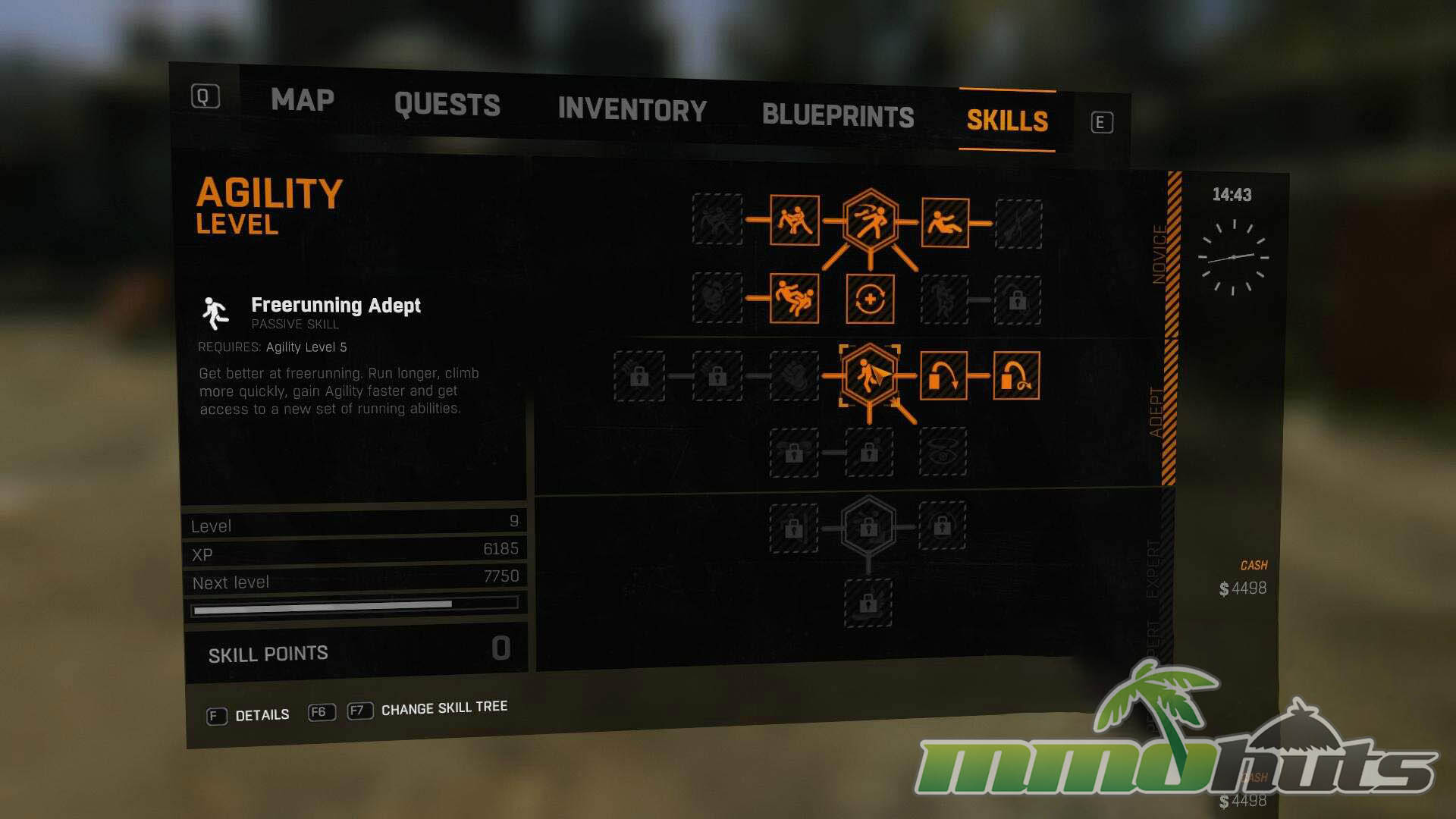Viewport: 1456px width, 819px height.
Task: Select the locked hexagonal Expert skill node
Action: click(868, 527)
